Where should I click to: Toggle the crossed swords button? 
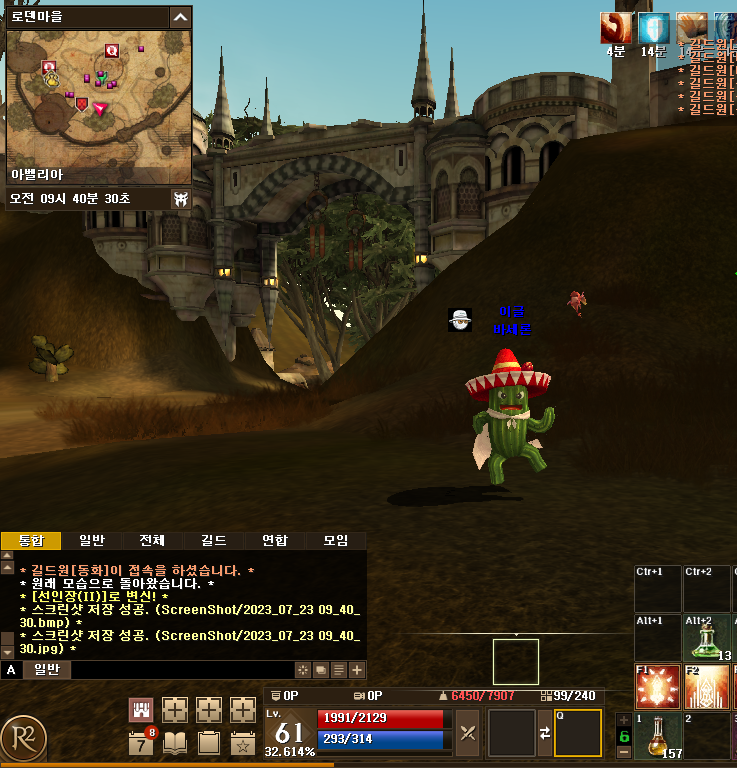click(x=467, y=732)
